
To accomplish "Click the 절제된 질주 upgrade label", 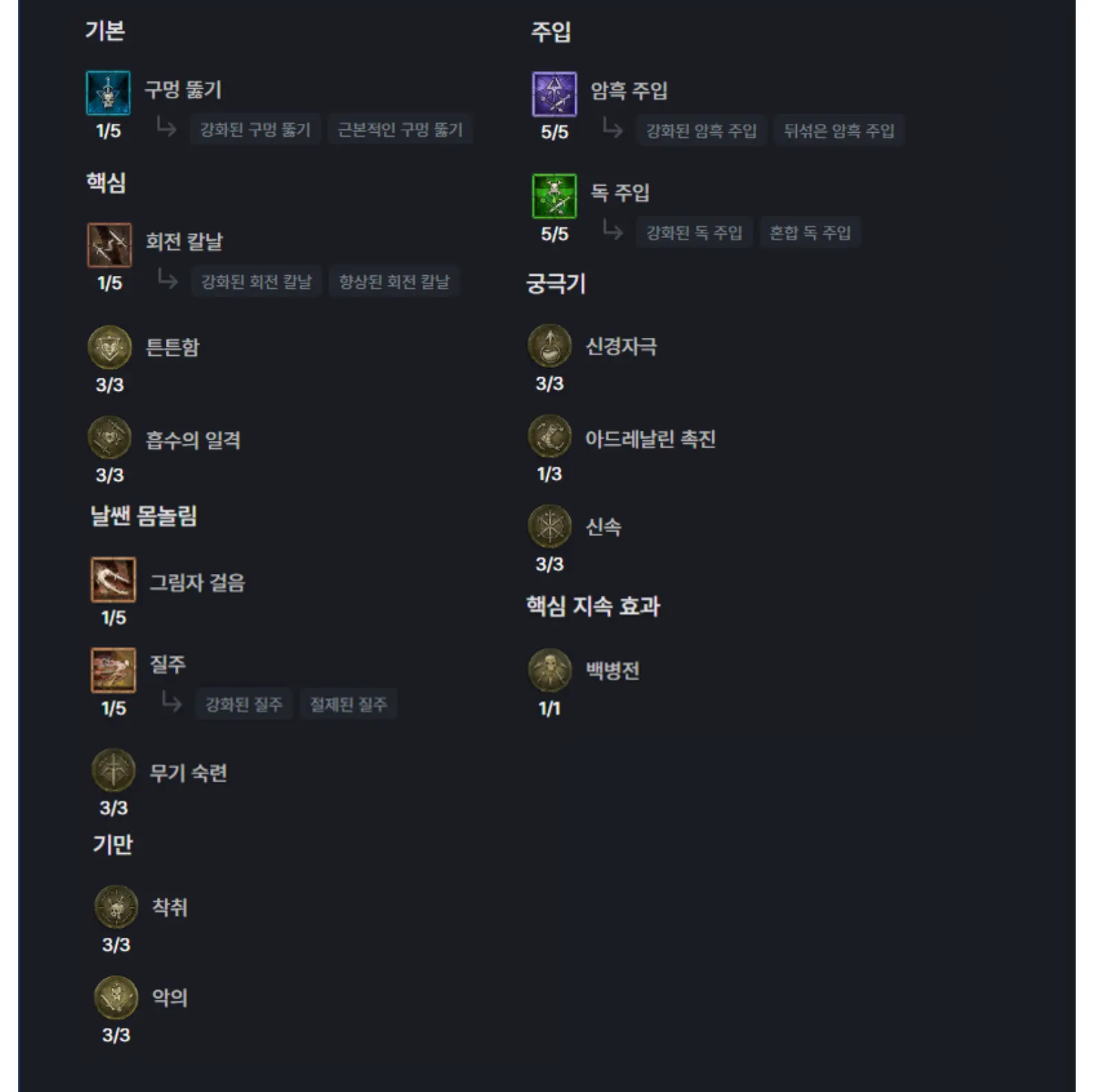I will (x=349, y=704).
